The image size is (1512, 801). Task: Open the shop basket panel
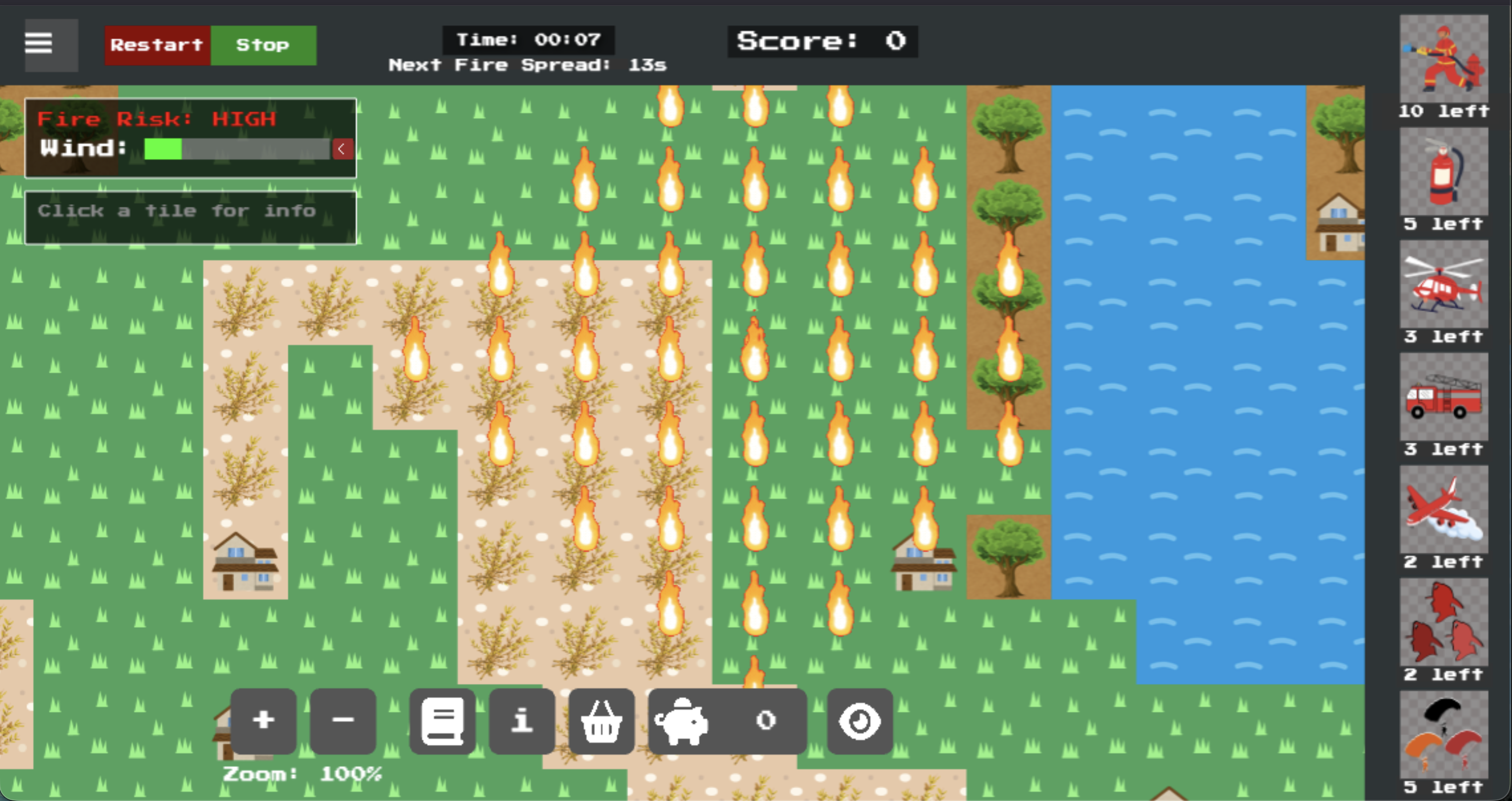[x=602, y=721]
